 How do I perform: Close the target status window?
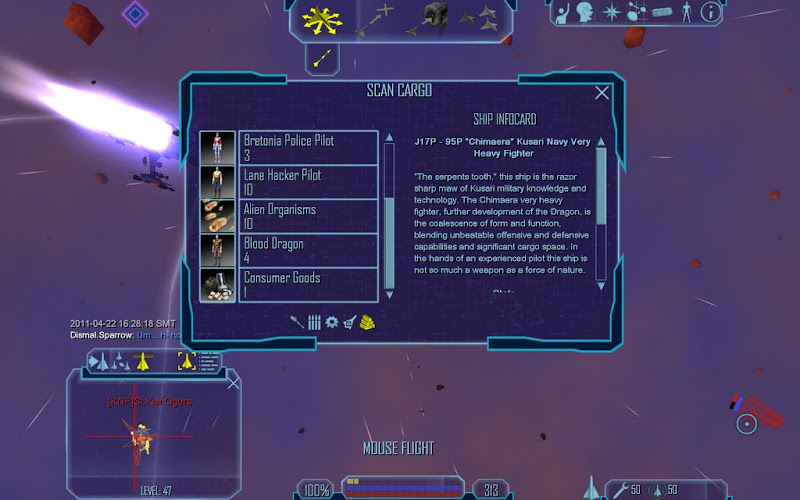tap(234, 383)
